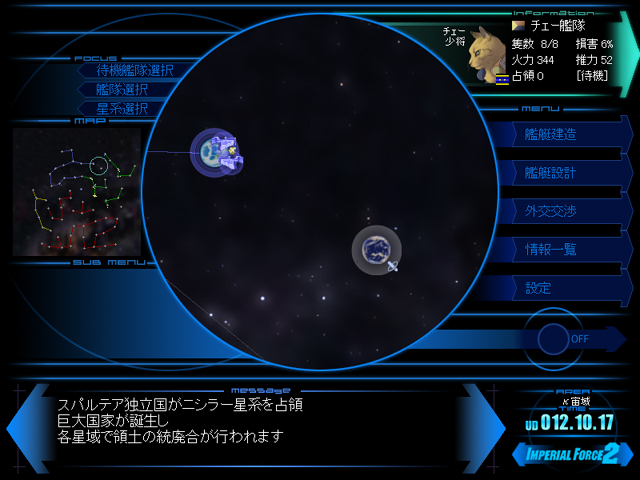Select 待機艦隊選択 in the Focus list
Screen dimensions: 640x480
coord(134,70)
